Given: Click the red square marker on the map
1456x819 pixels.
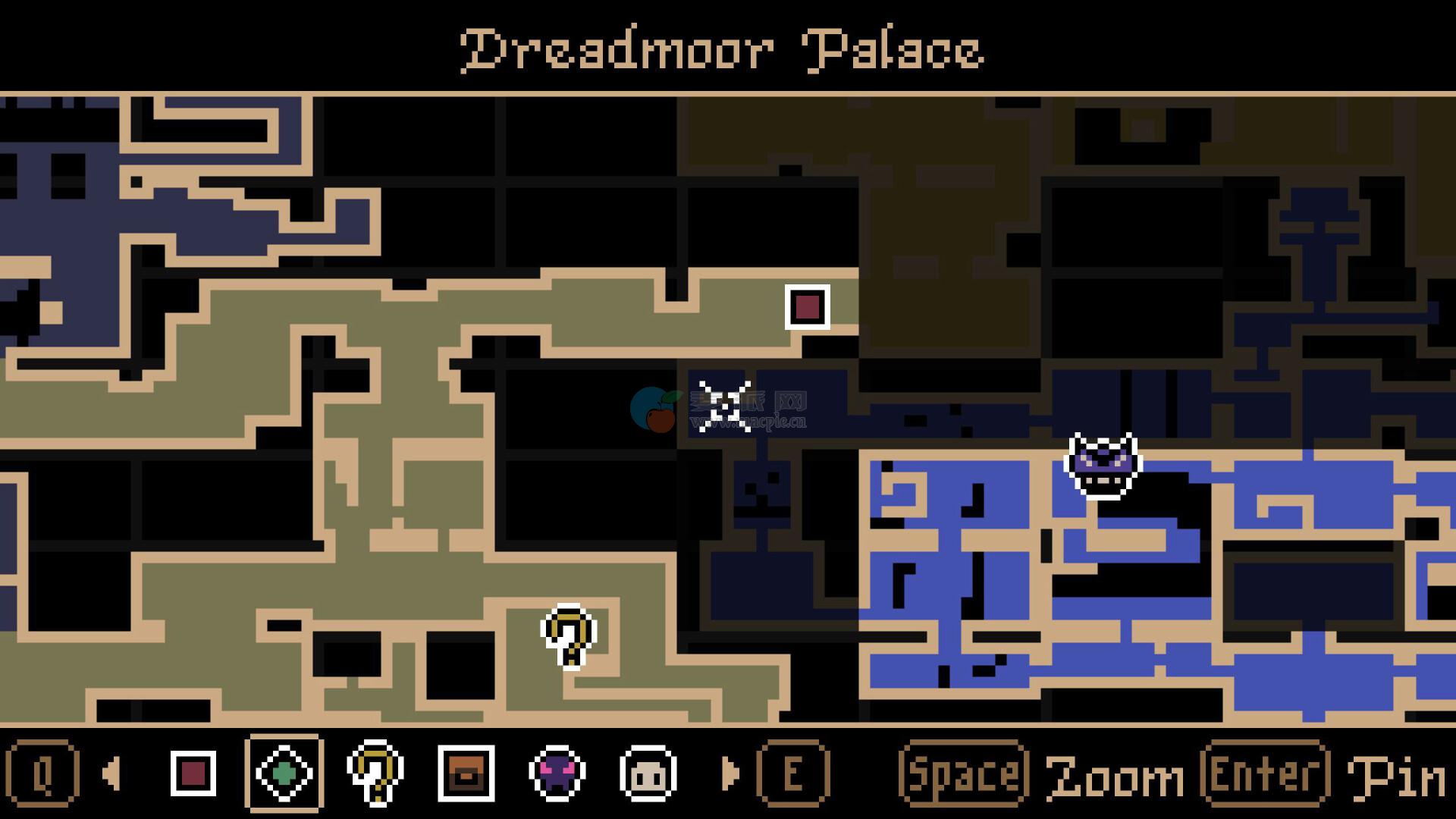Looking at the screenshot, I should click(x=807, y=307).
